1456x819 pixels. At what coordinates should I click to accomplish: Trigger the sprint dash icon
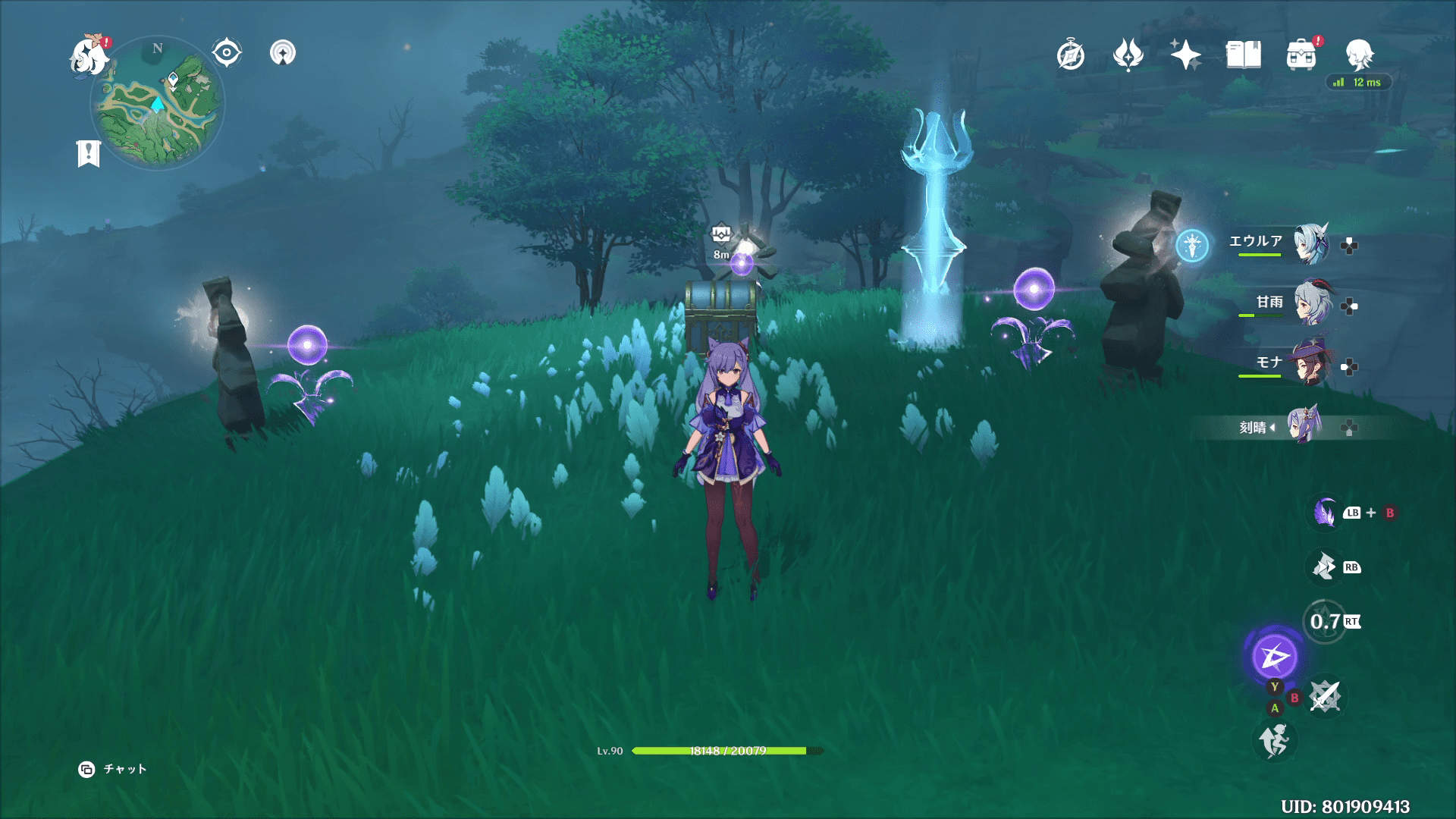[x=1275, y=740]
